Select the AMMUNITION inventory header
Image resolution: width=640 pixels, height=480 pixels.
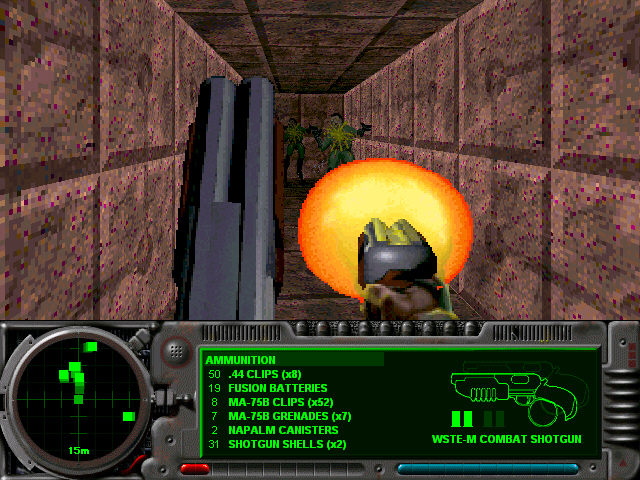click(241, 359)
